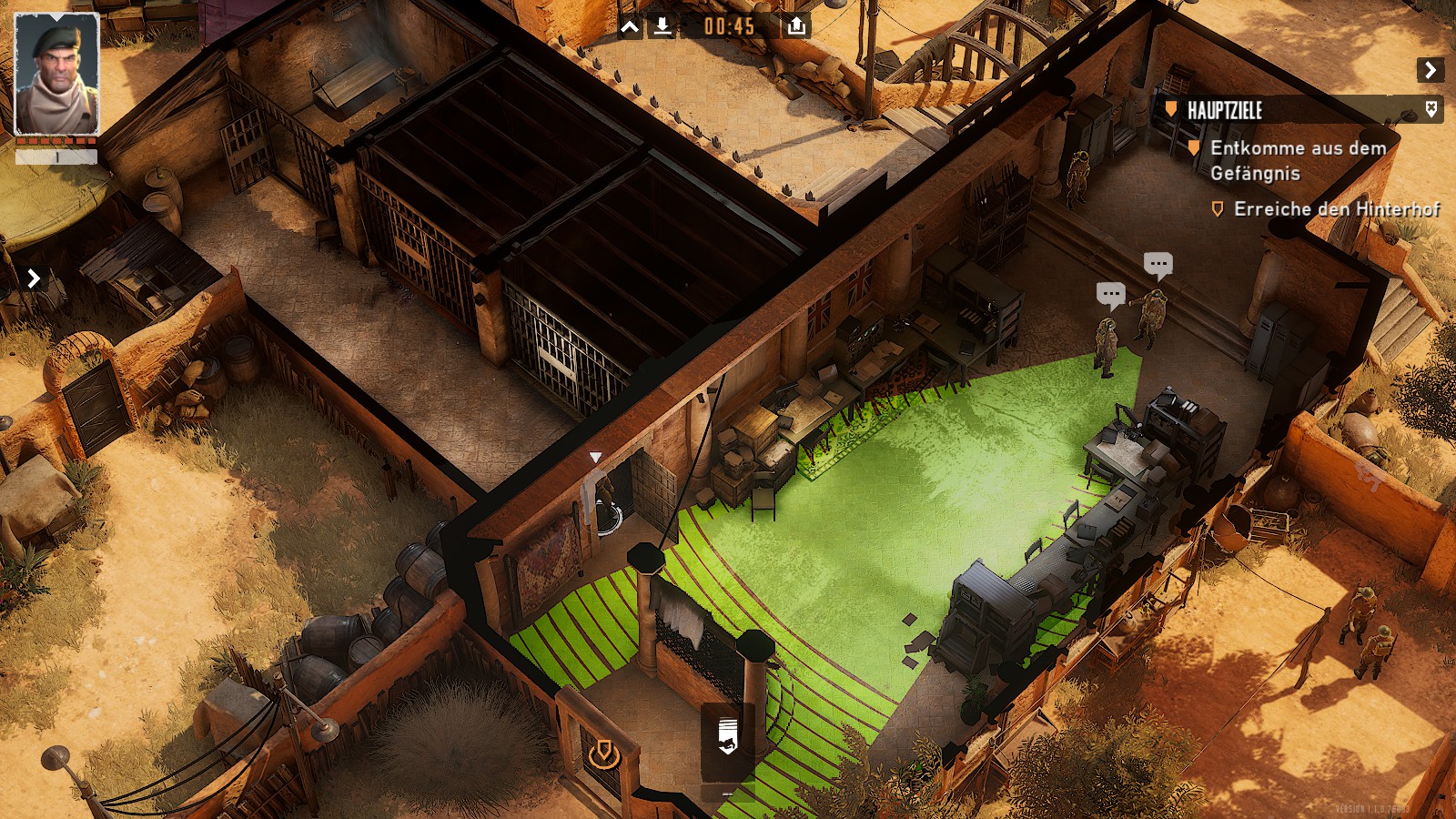The height and width of the screenshot is (819, 1456).
Task: Toggle the Hauptziele objectives header
Action: (1225, 111)
